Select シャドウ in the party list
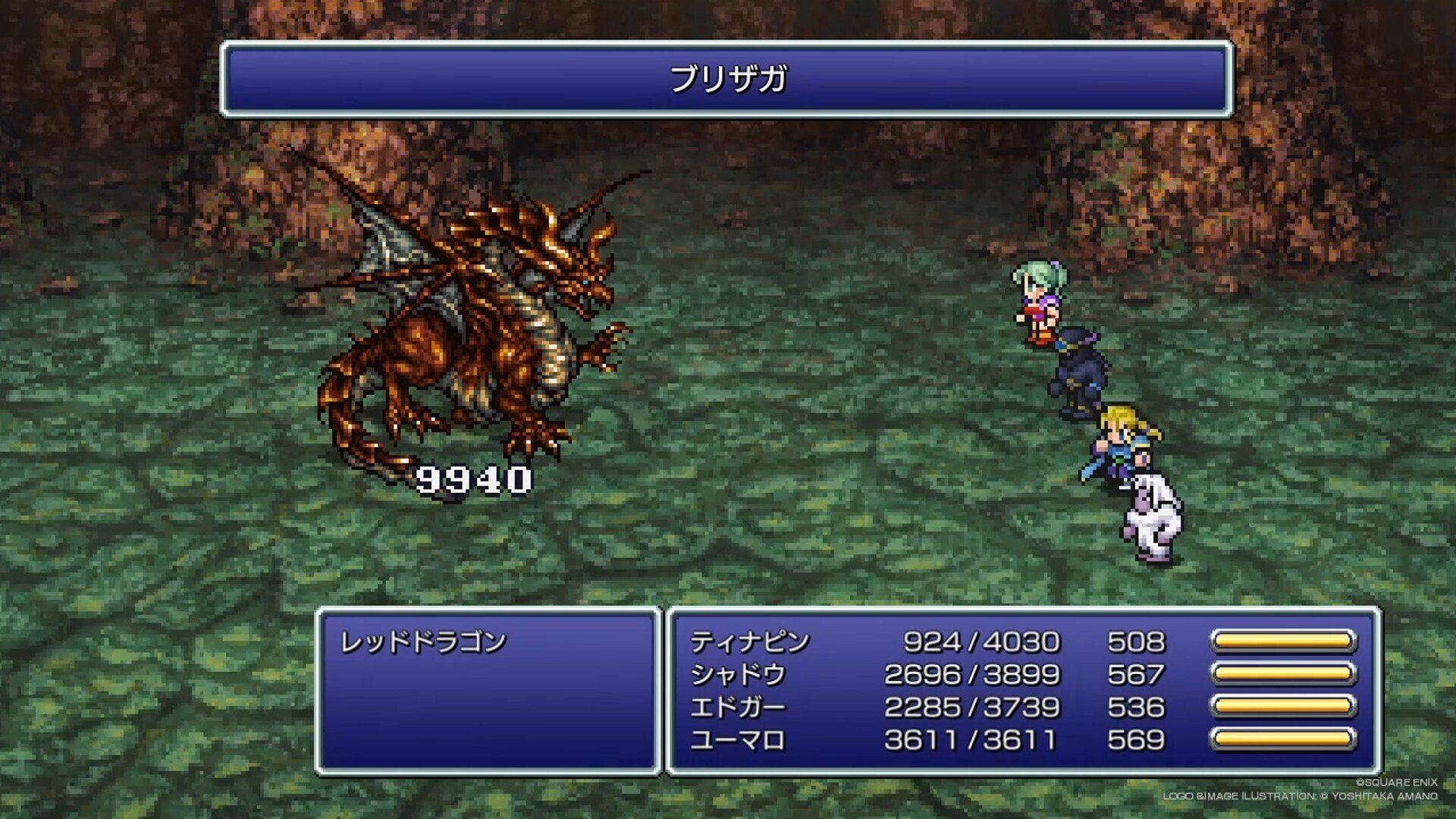The image size is (1456, 819). click(737, 675)
